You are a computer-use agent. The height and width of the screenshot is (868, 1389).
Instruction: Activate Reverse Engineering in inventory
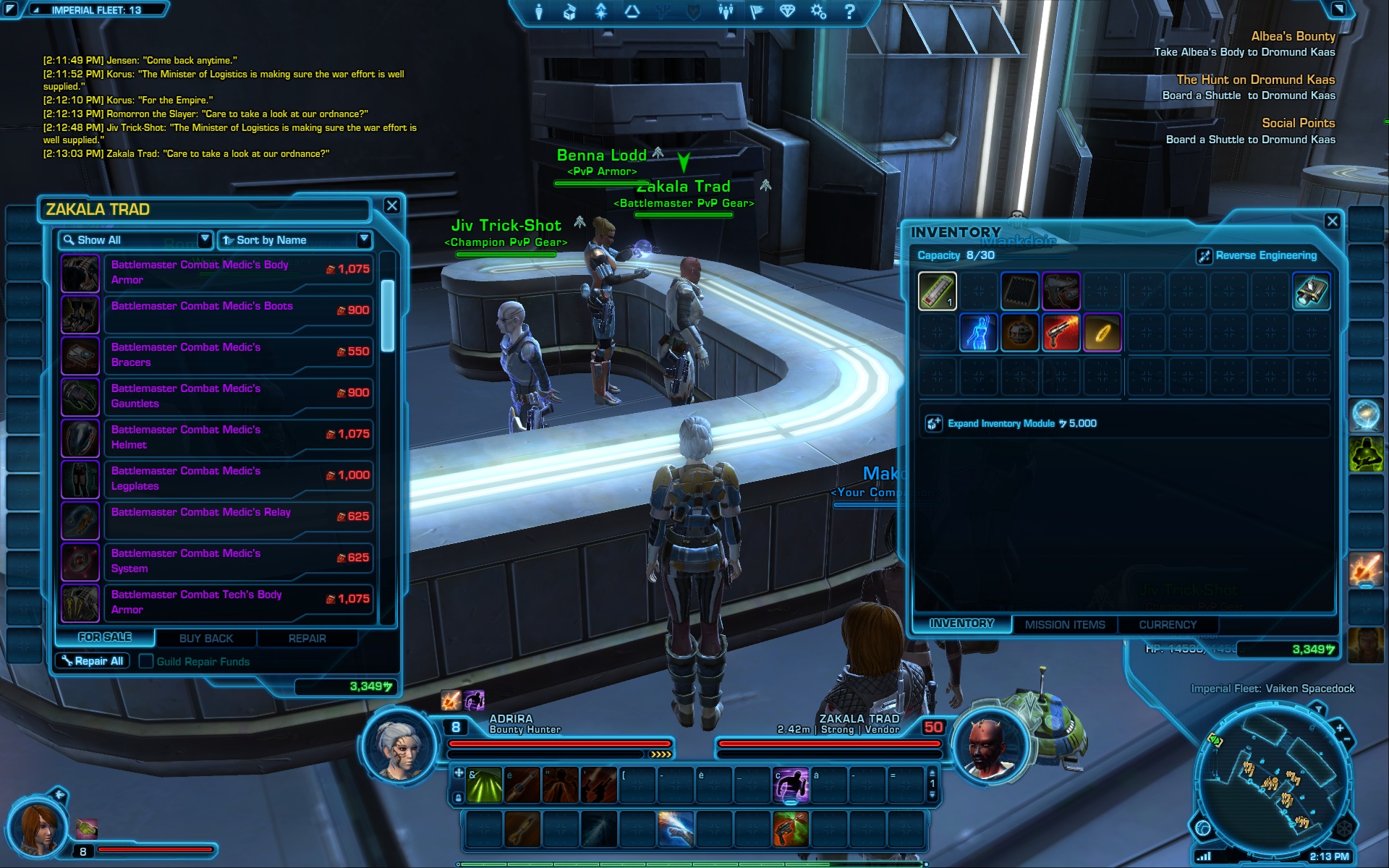click(x=1257, y=255)
